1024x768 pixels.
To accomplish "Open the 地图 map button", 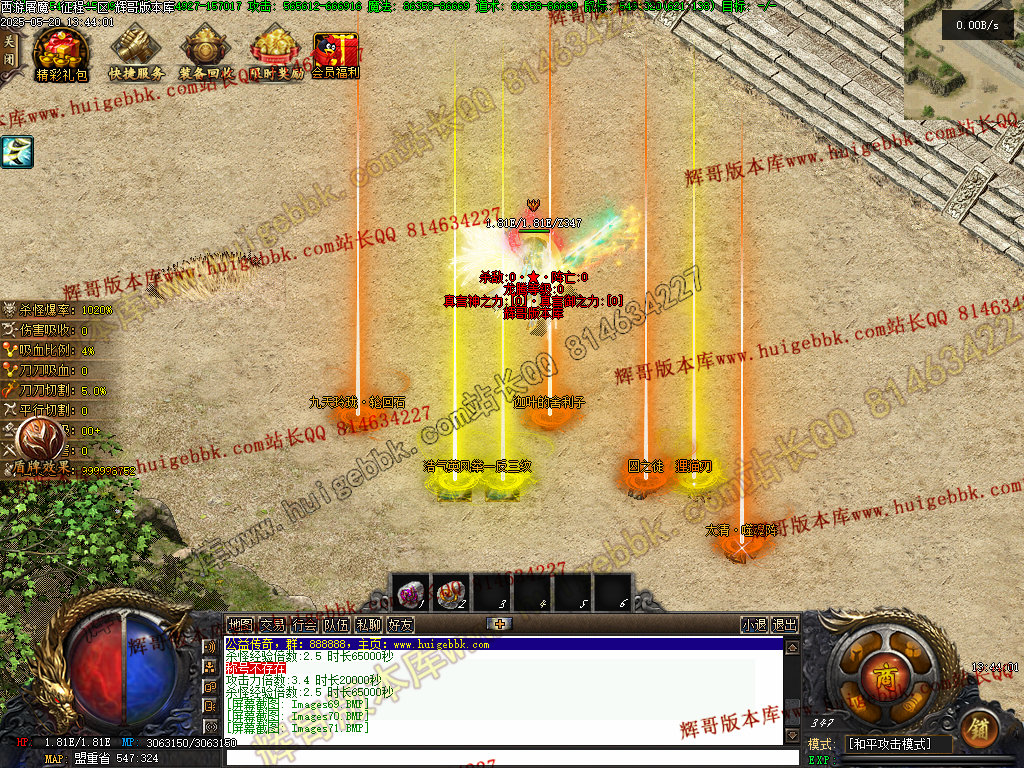I will (x=240, y=625).
